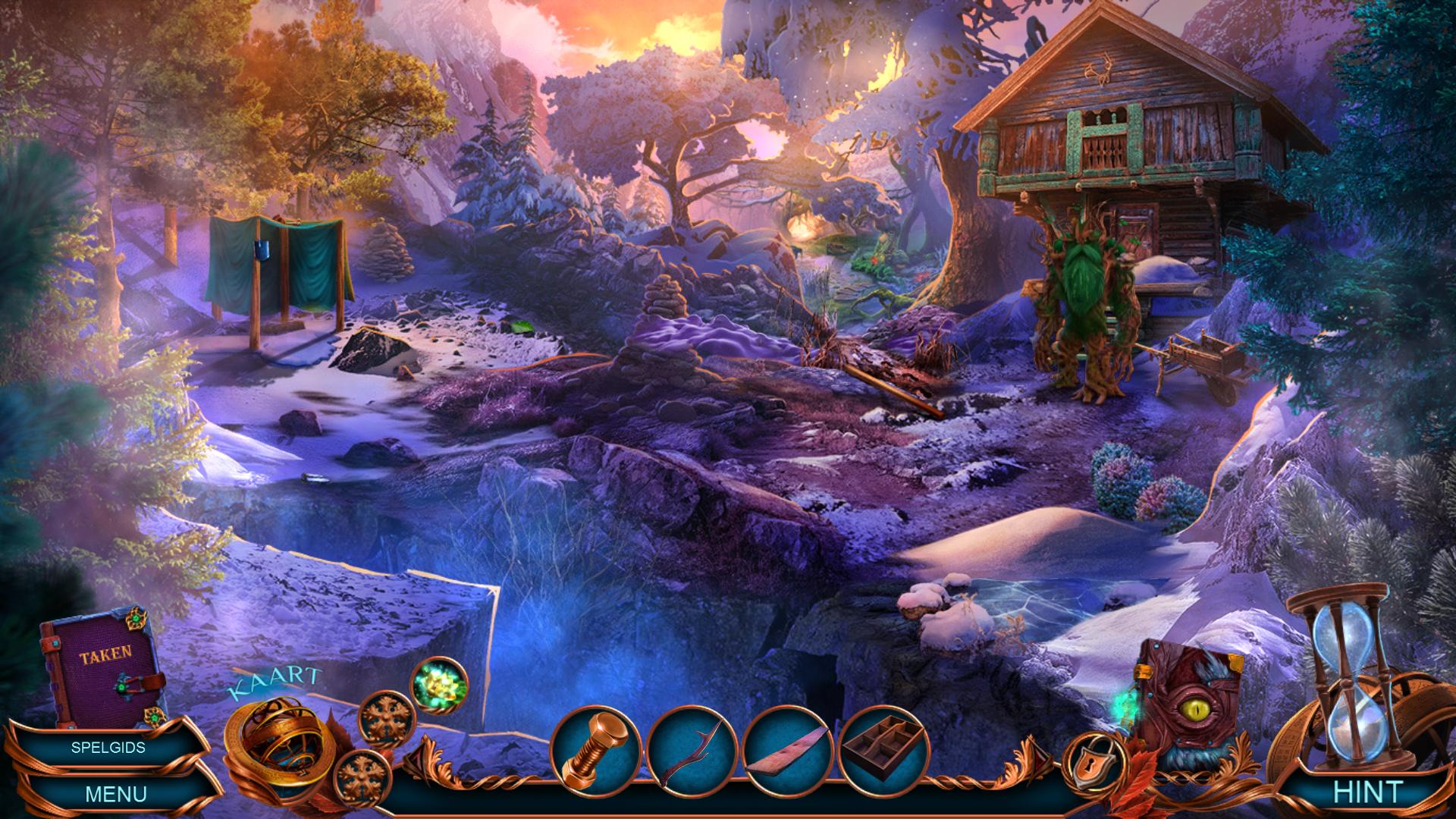Use the Hint button
The image size is (1456, 819).
[1368, 792]
